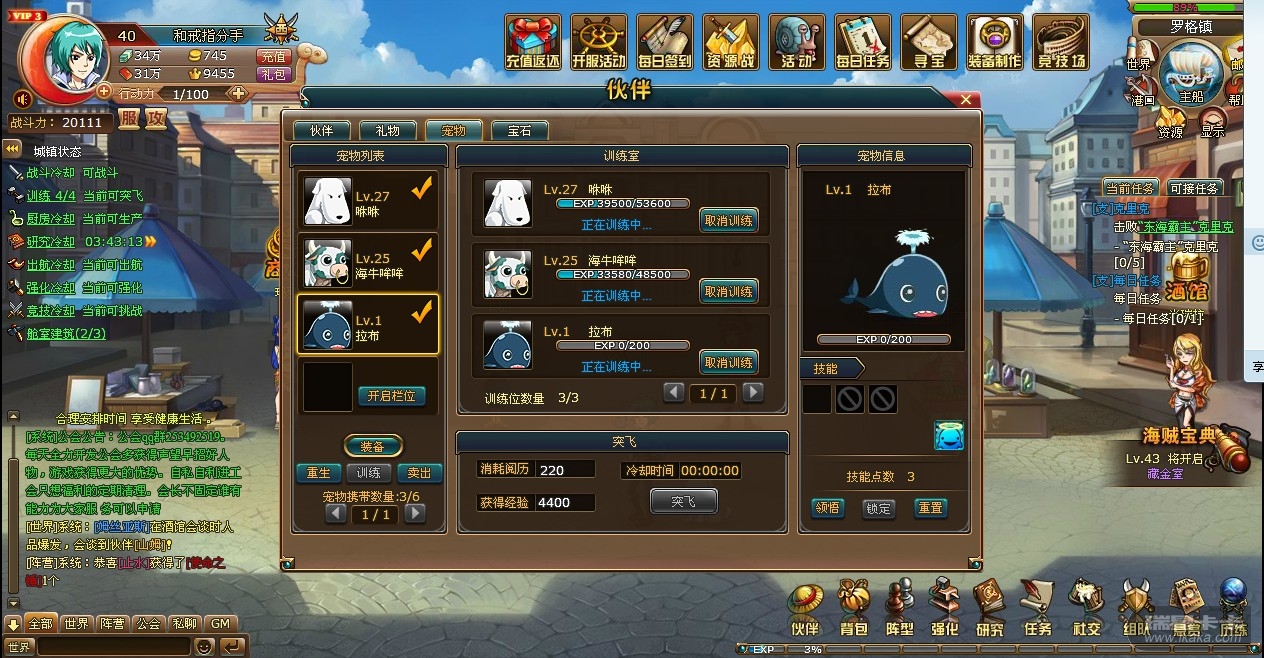This screenshot has width=1264, height=658.
Task: Reset skills with the 重置 button
Action: (x=930, y=508)
